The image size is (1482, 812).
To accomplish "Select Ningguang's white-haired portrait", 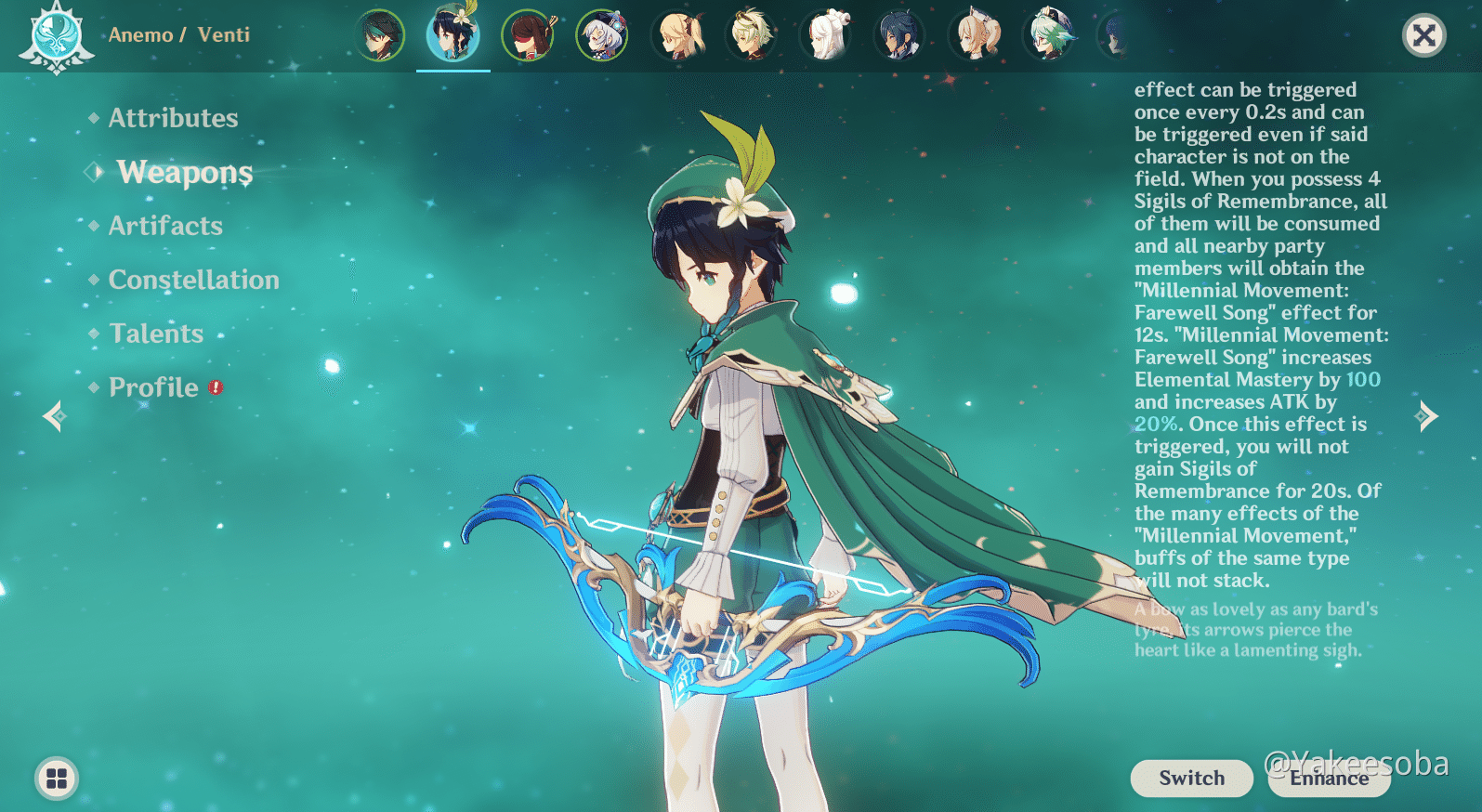I will (825, 35).
